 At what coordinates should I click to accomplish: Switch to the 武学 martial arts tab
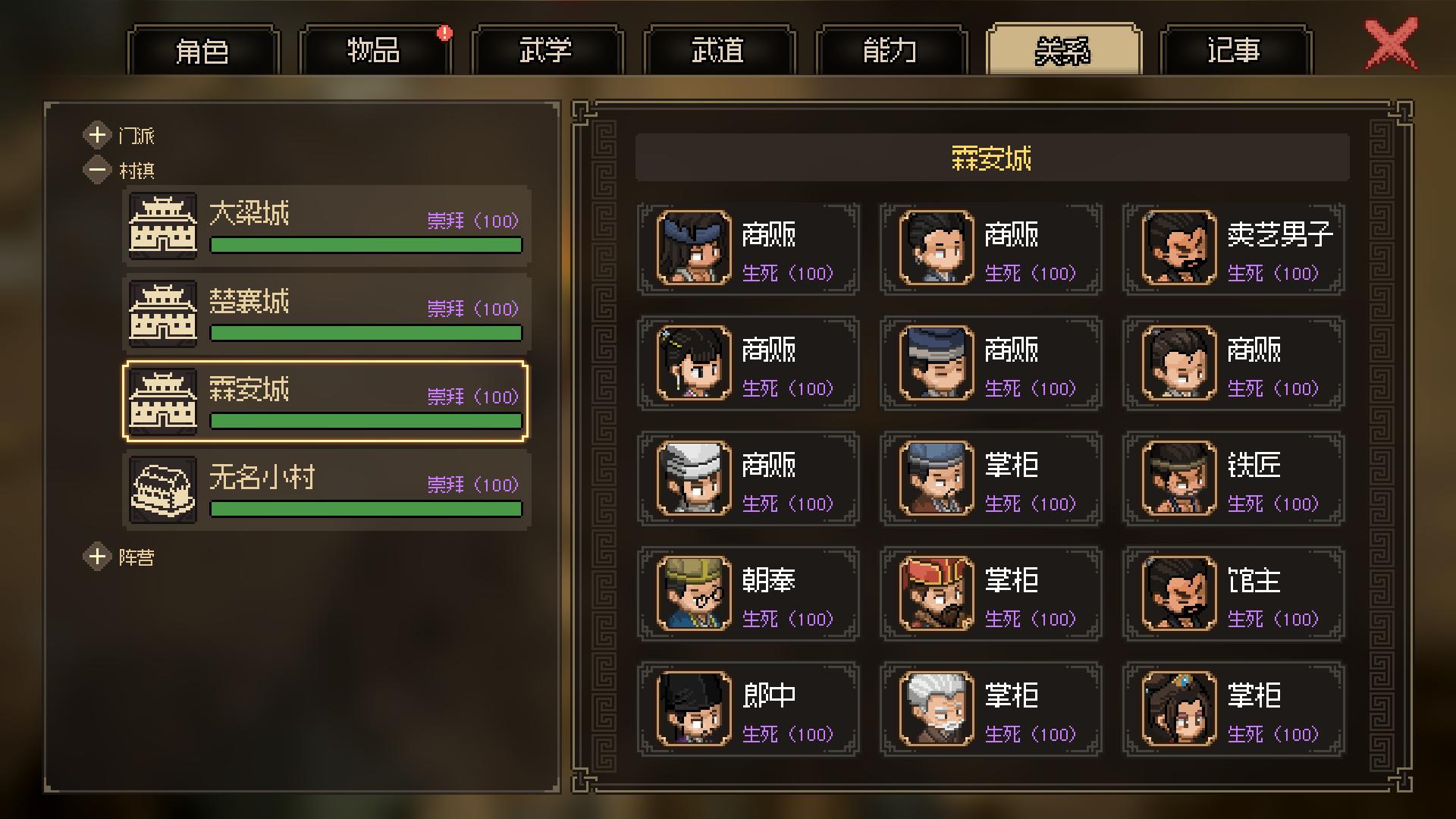548,50
